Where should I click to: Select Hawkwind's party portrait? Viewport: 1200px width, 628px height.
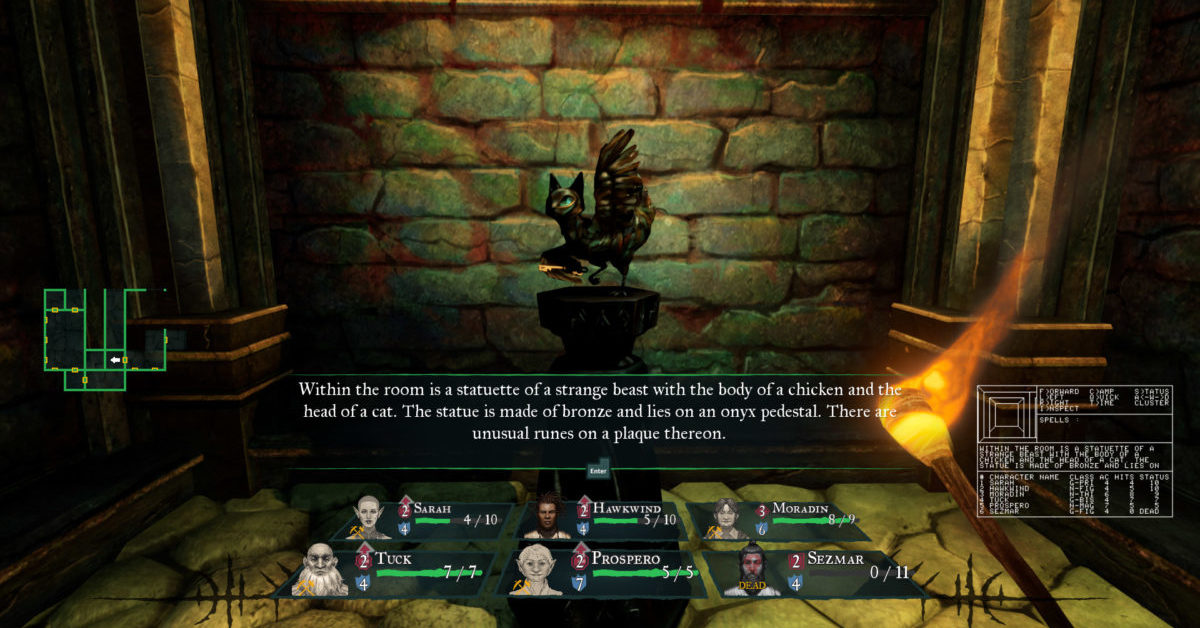pos(545,518)
